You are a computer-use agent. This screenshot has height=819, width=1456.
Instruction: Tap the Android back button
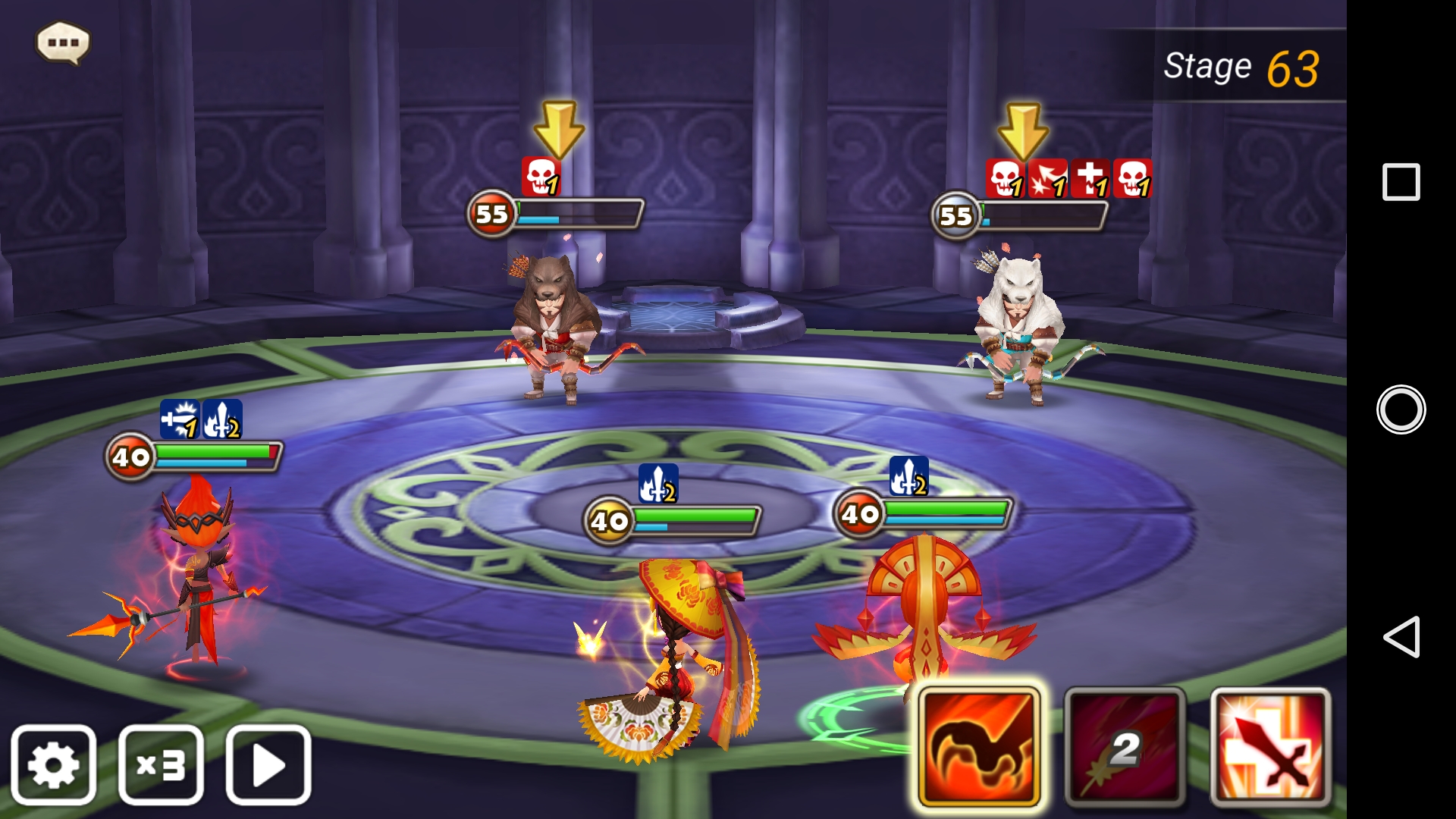point(1401,636)
